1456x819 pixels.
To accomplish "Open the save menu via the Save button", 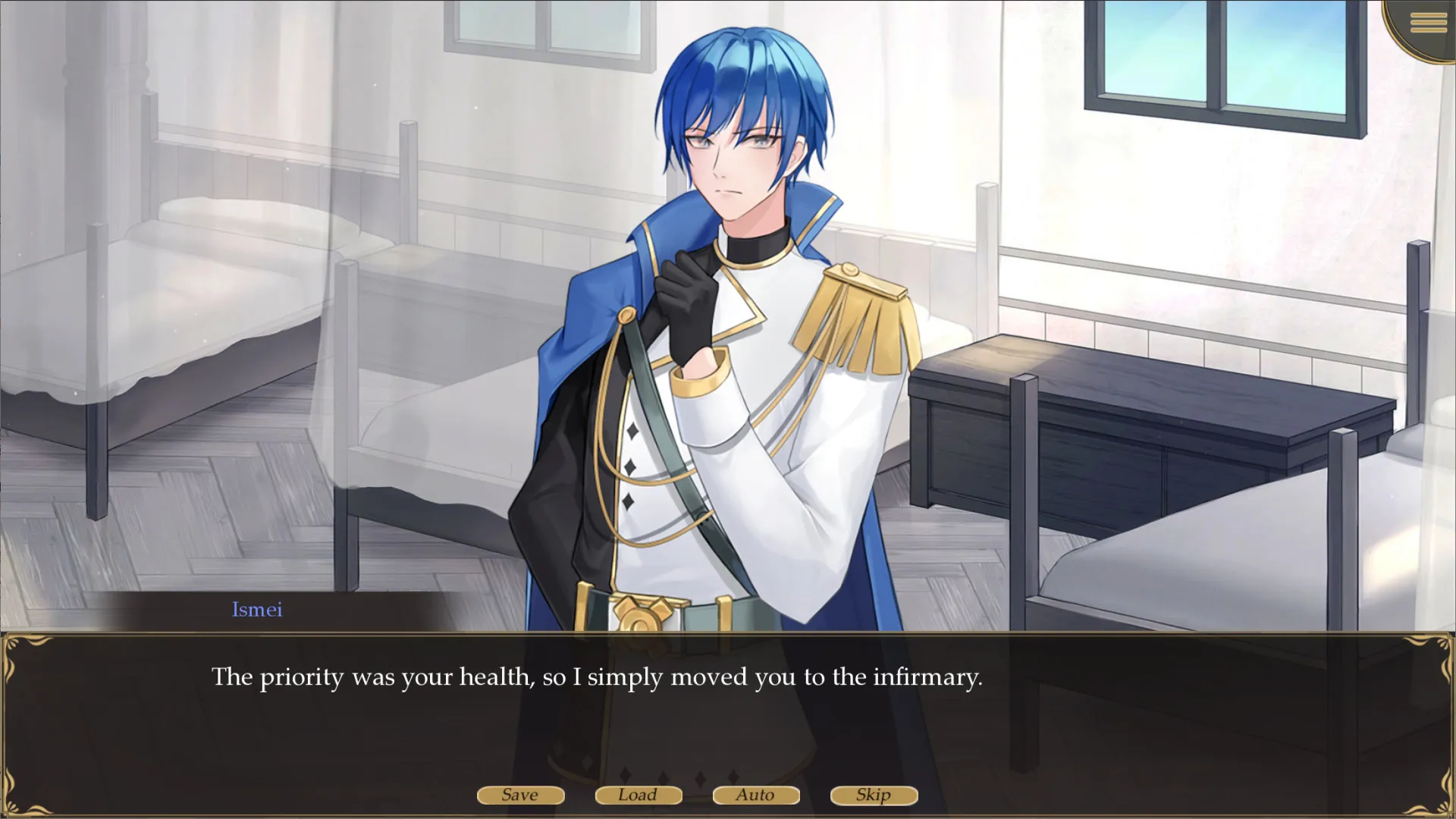I will point(520,795).
